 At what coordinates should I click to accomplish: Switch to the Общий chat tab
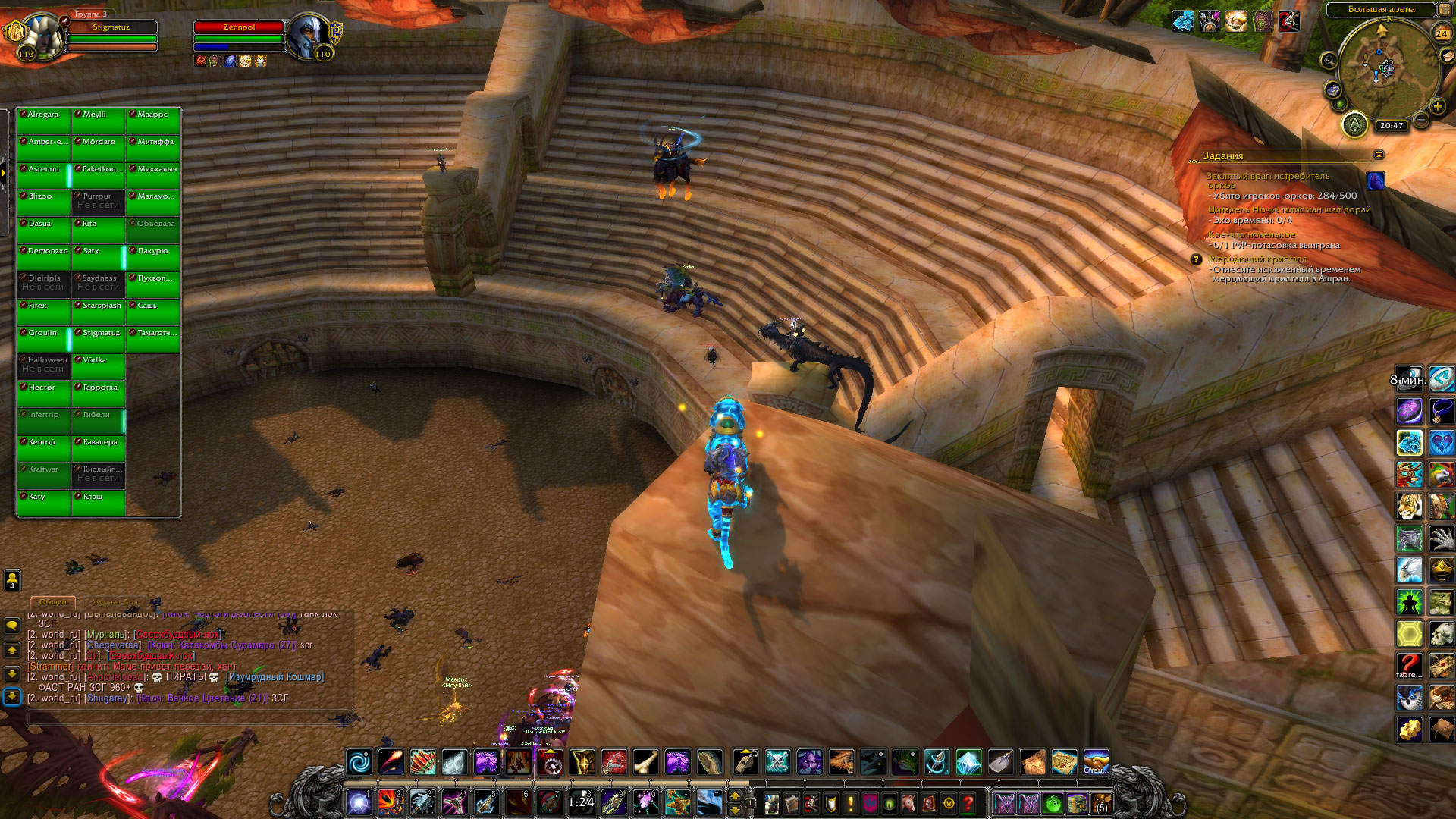click(53, 602)
